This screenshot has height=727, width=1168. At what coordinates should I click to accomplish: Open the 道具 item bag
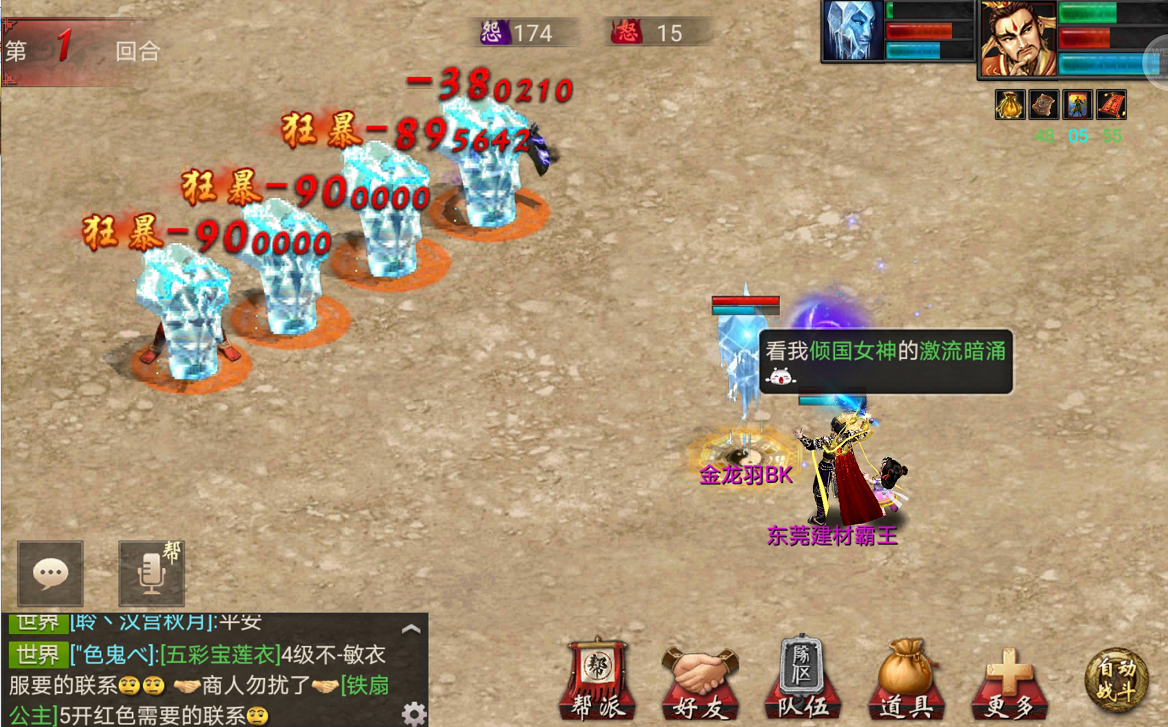tap(907, 680)
